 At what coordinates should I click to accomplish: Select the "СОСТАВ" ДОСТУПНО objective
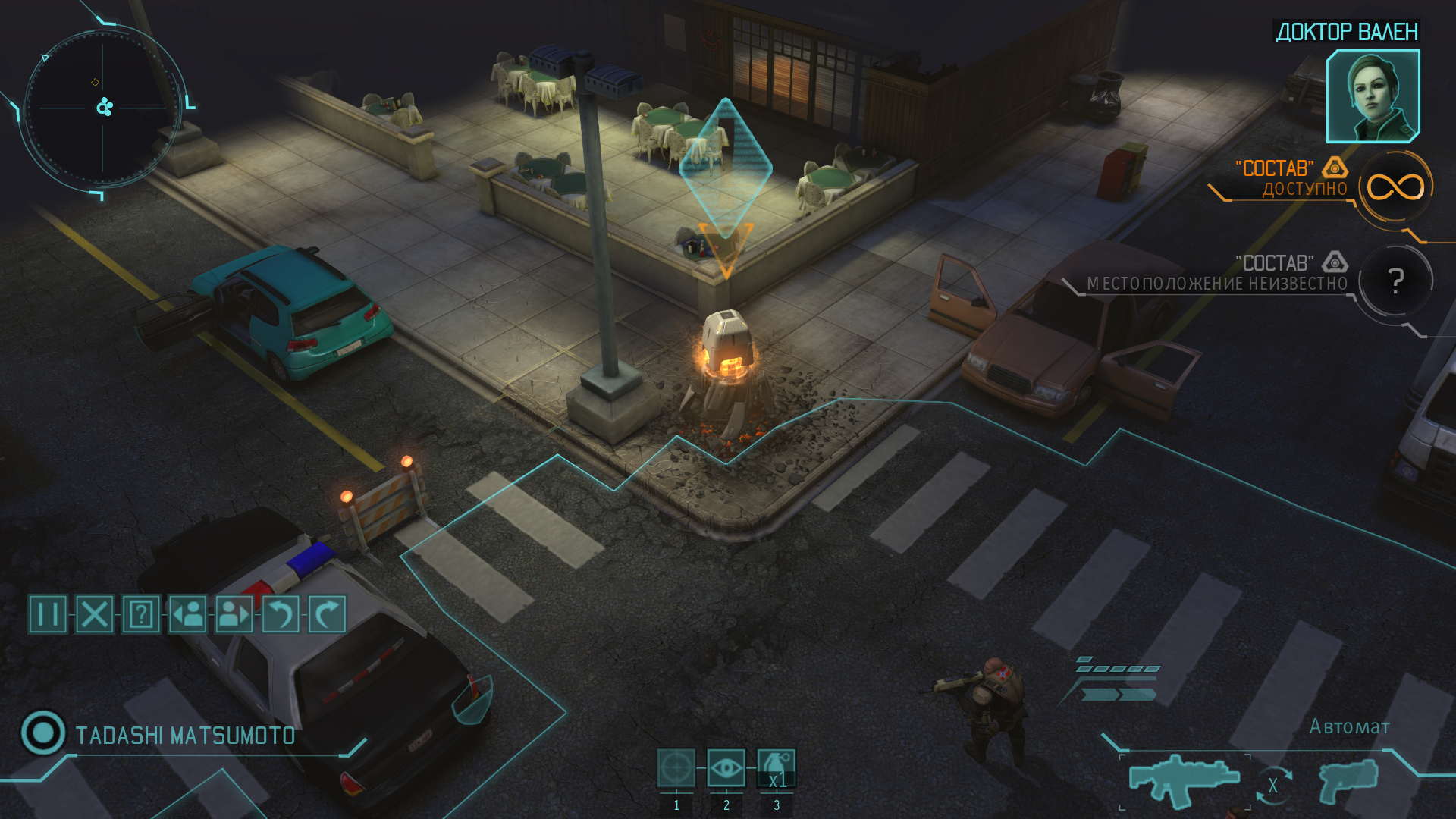point(1289,179)
